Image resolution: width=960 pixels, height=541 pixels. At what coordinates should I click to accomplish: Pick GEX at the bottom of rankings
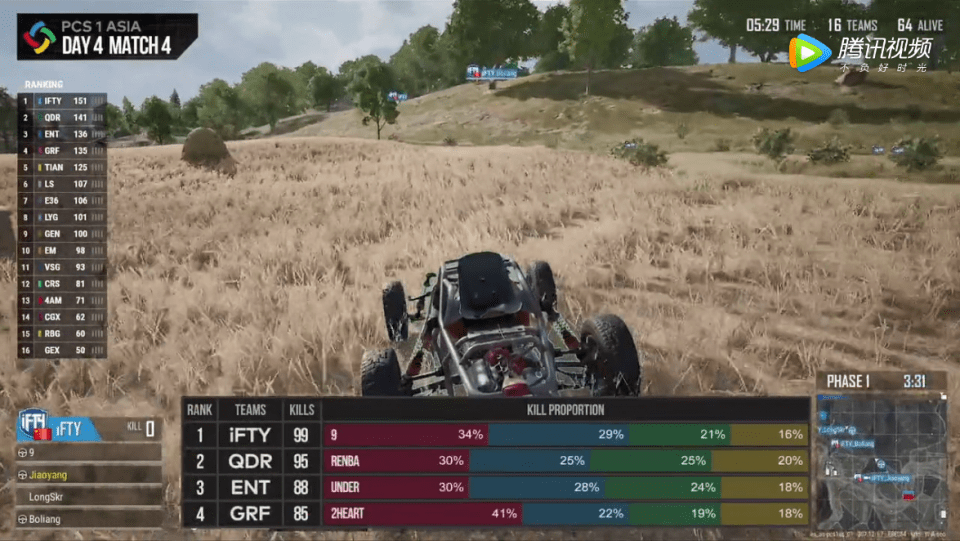click(x=62, y=351)
